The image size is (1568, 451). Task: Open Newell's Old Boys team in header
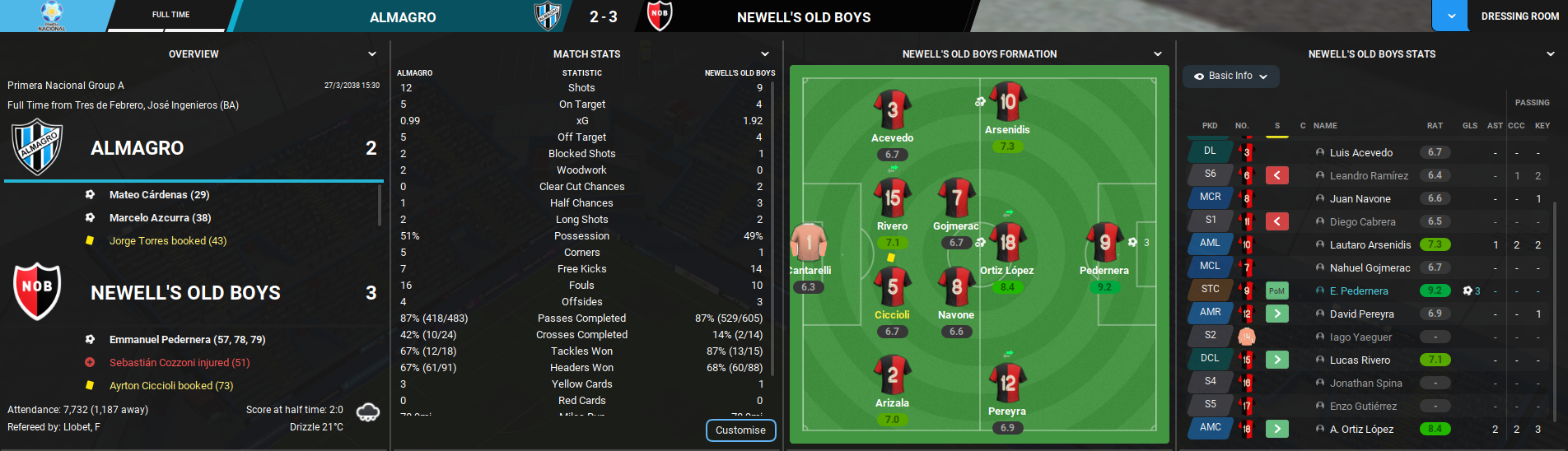(x=803, y=17)
